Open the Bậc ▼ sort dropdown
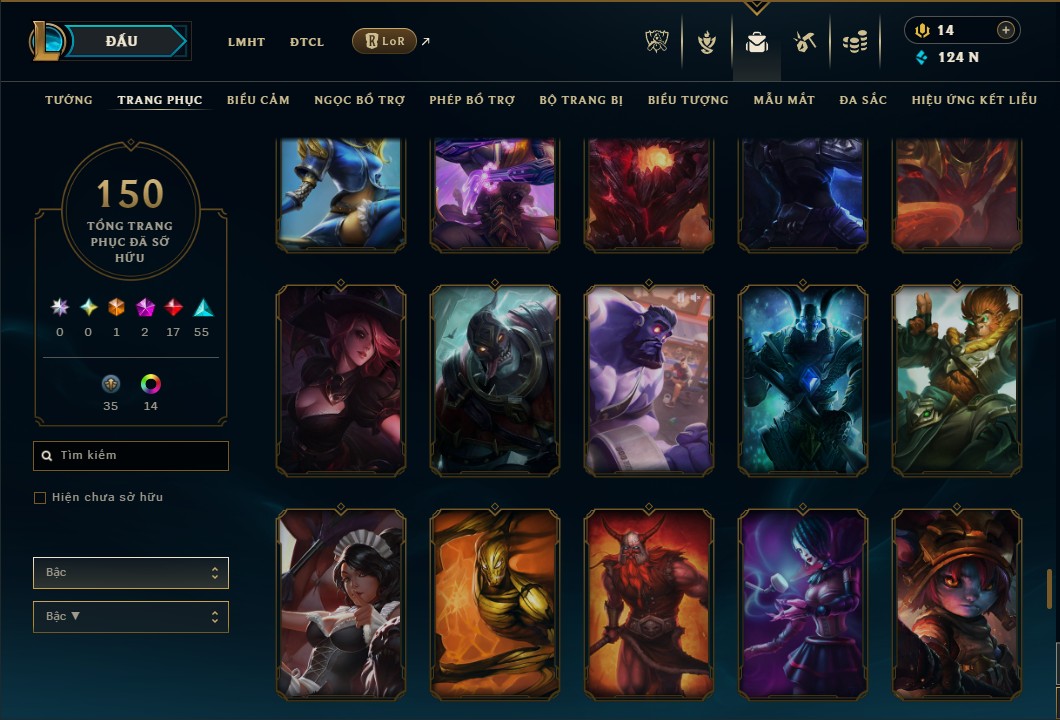 [131, 616]
